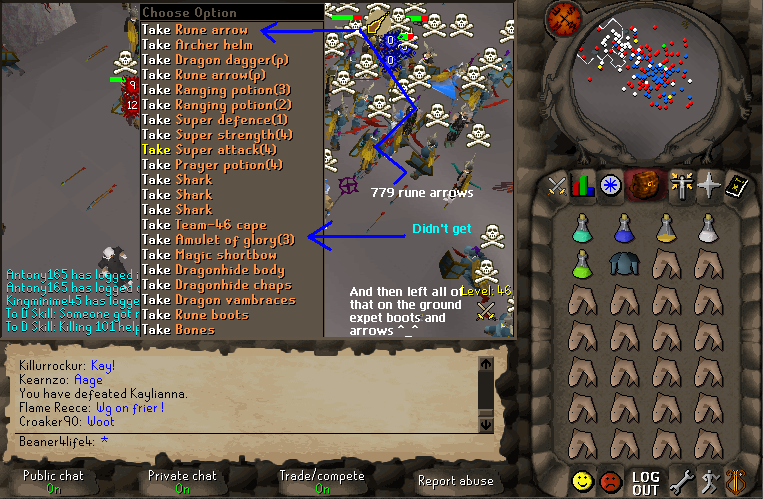The height and width of the screenshot is (499, 763).
Task: Take the Amulet of glory(3)
Action: tap(218, 239)
